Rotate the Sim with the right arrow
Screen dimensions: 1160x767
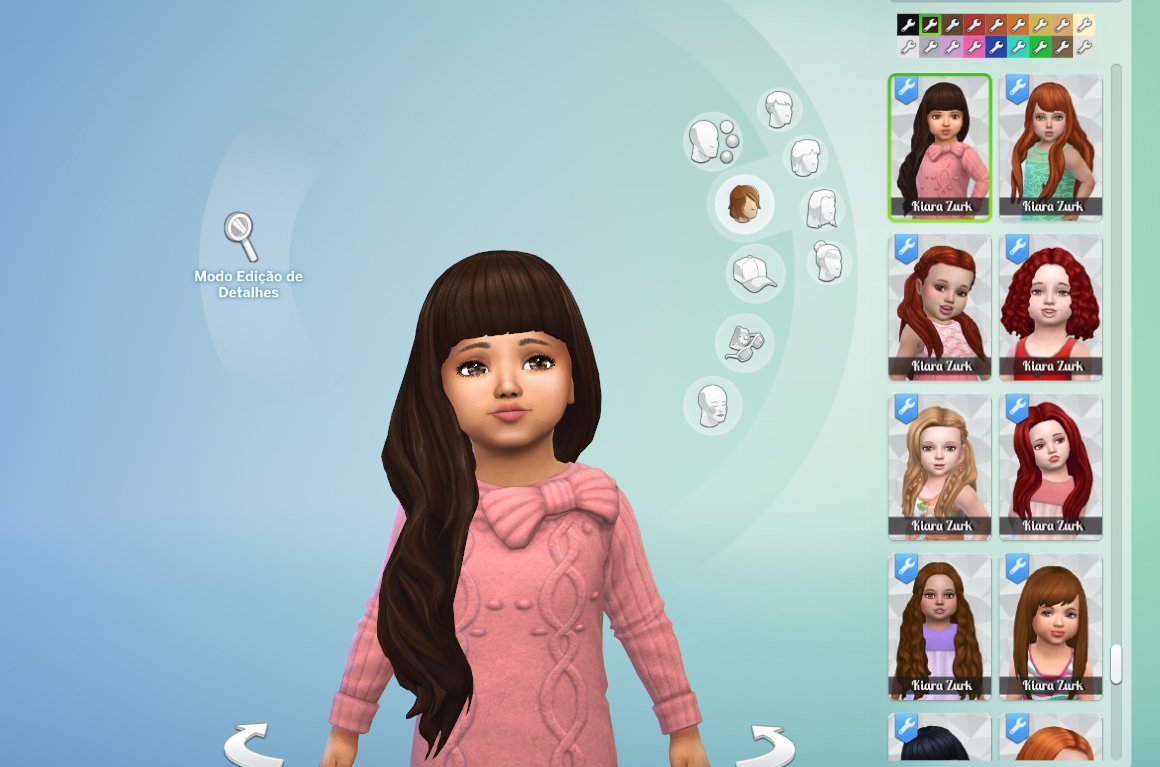click(772, 744)
